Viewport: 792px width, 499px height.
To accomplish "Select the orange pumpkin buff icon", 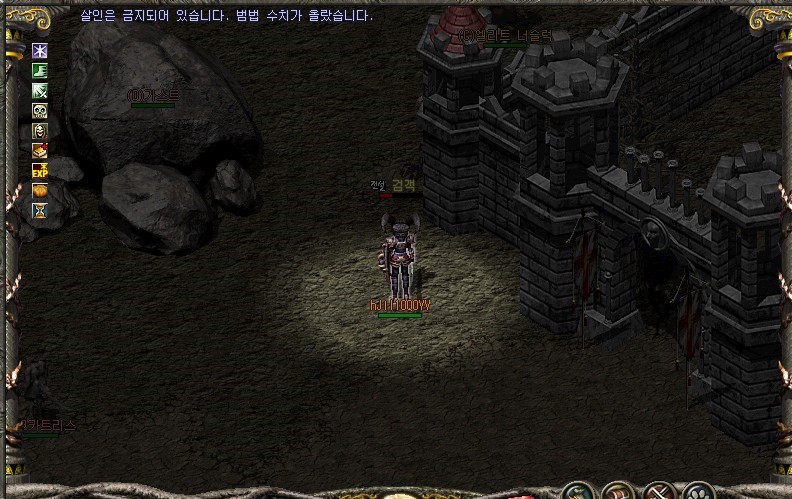I will (40, 190).
